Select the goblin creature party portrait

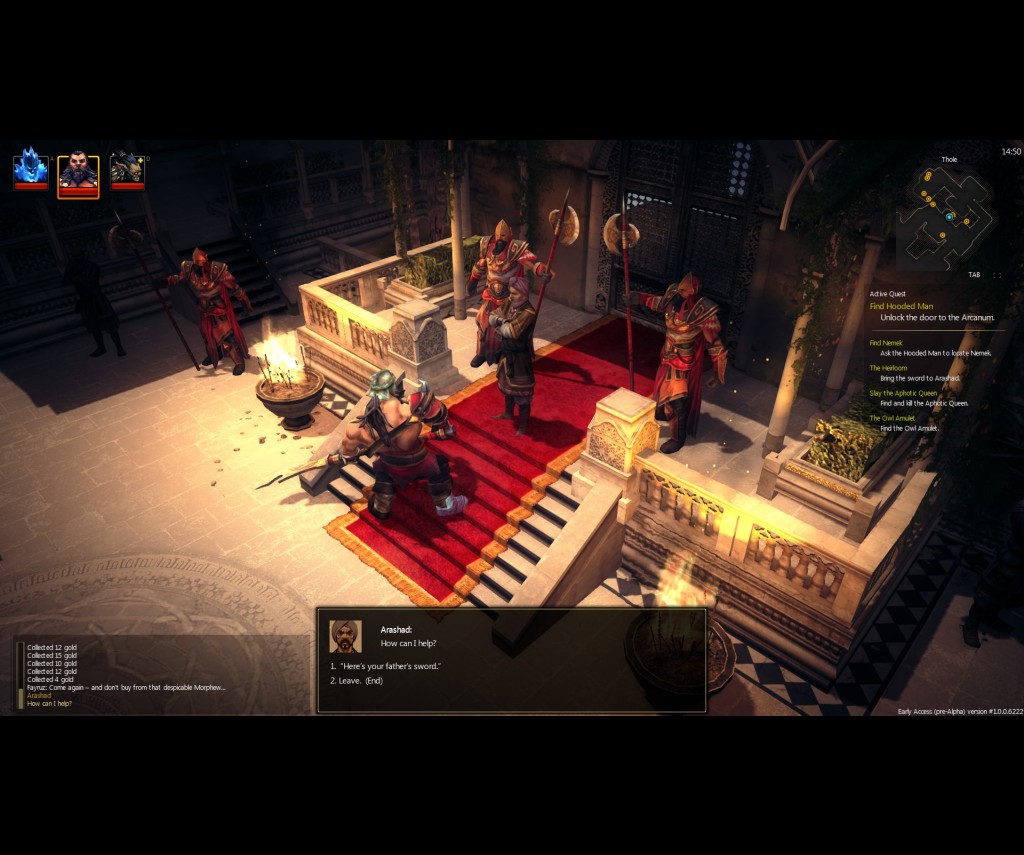click(127, 169)
